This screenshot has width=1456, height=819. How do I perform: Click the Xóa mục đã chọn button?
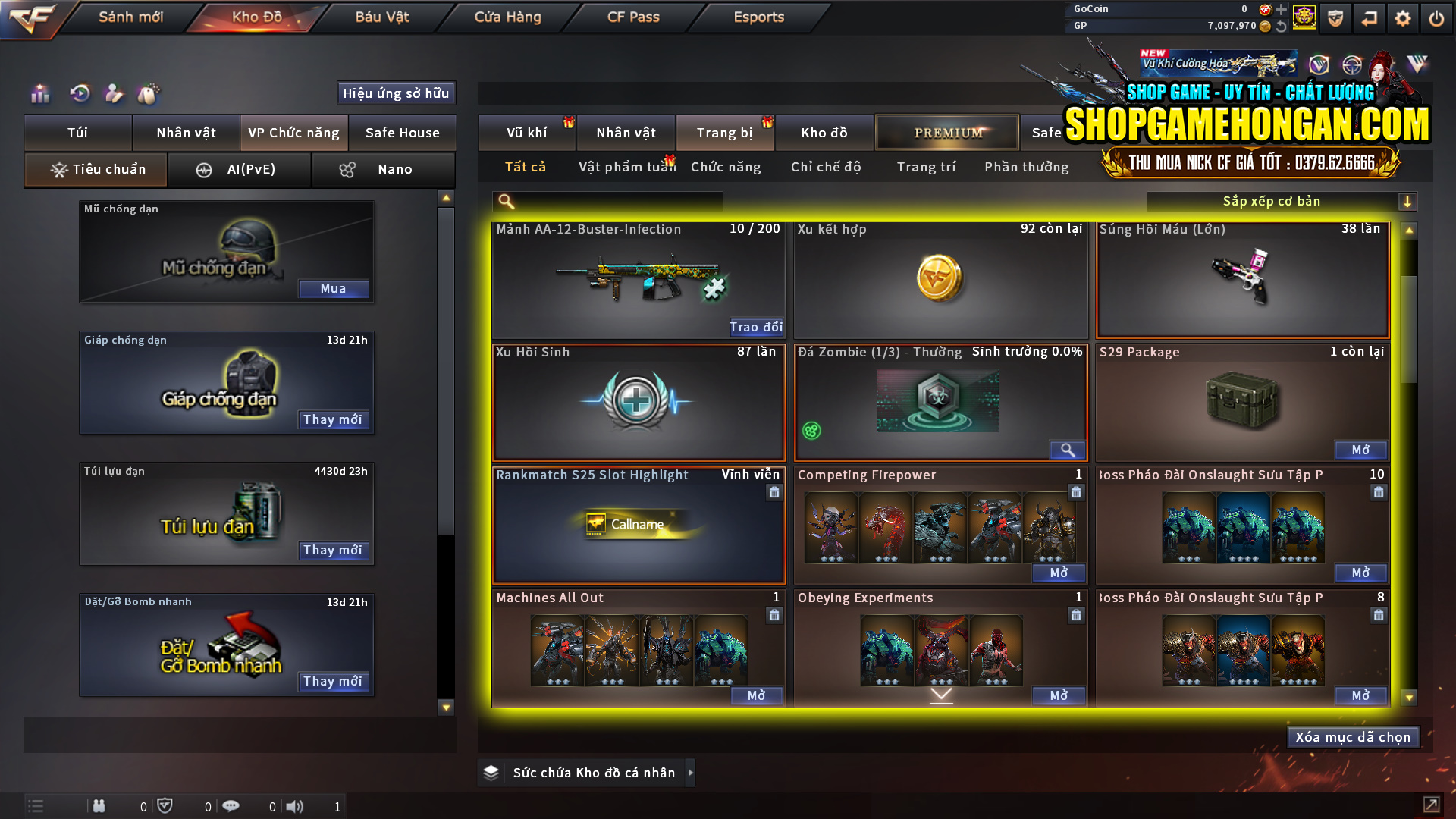[x=1353, y=736]
